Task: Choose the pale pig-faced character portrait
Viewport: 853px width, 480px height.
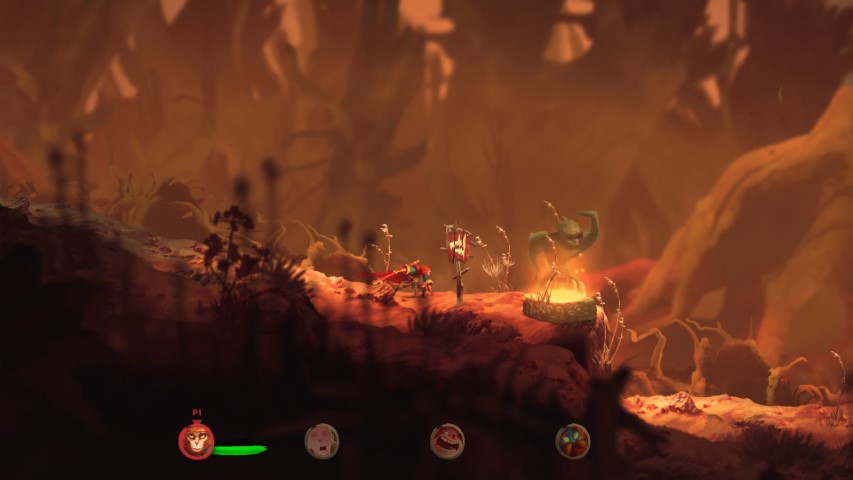Action: 321,441
